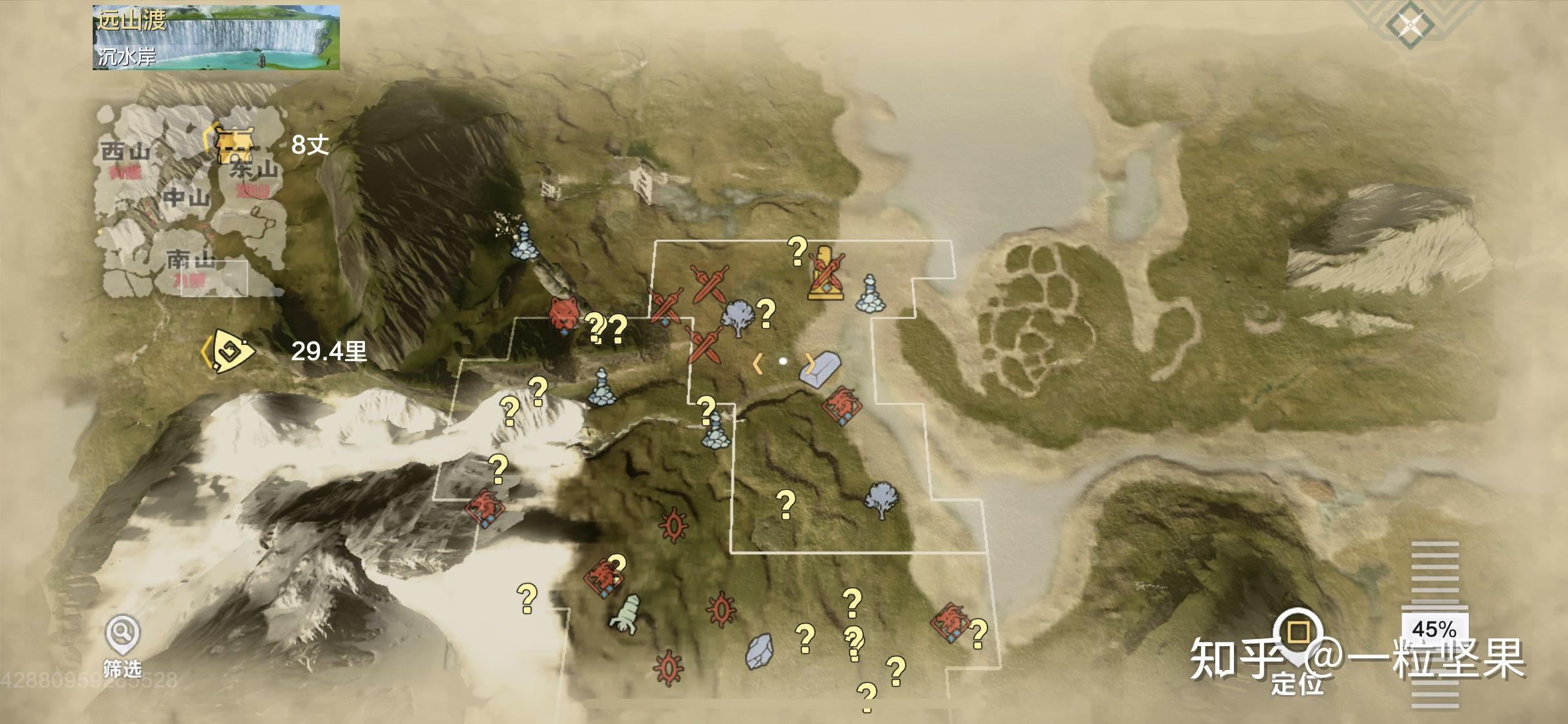Image resolution: width=1568 pixels, height=724 pixels.
Task: Adjust the map zoom slider at 45%
Action: 1435,628
